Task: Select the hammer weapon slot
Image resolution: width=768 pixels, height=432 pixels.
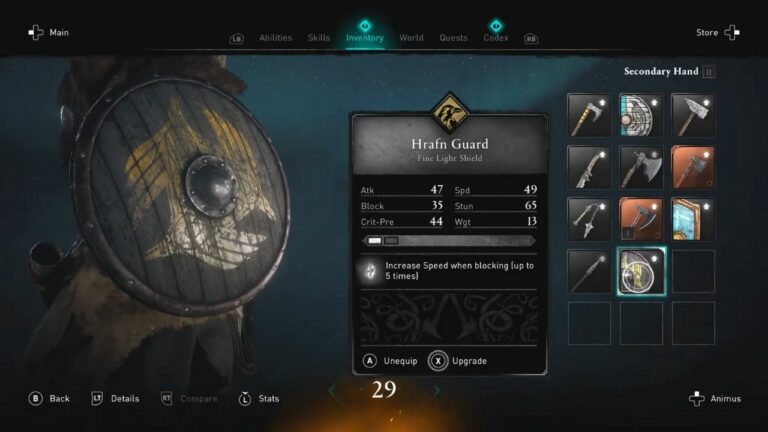Action: [693, 115]
